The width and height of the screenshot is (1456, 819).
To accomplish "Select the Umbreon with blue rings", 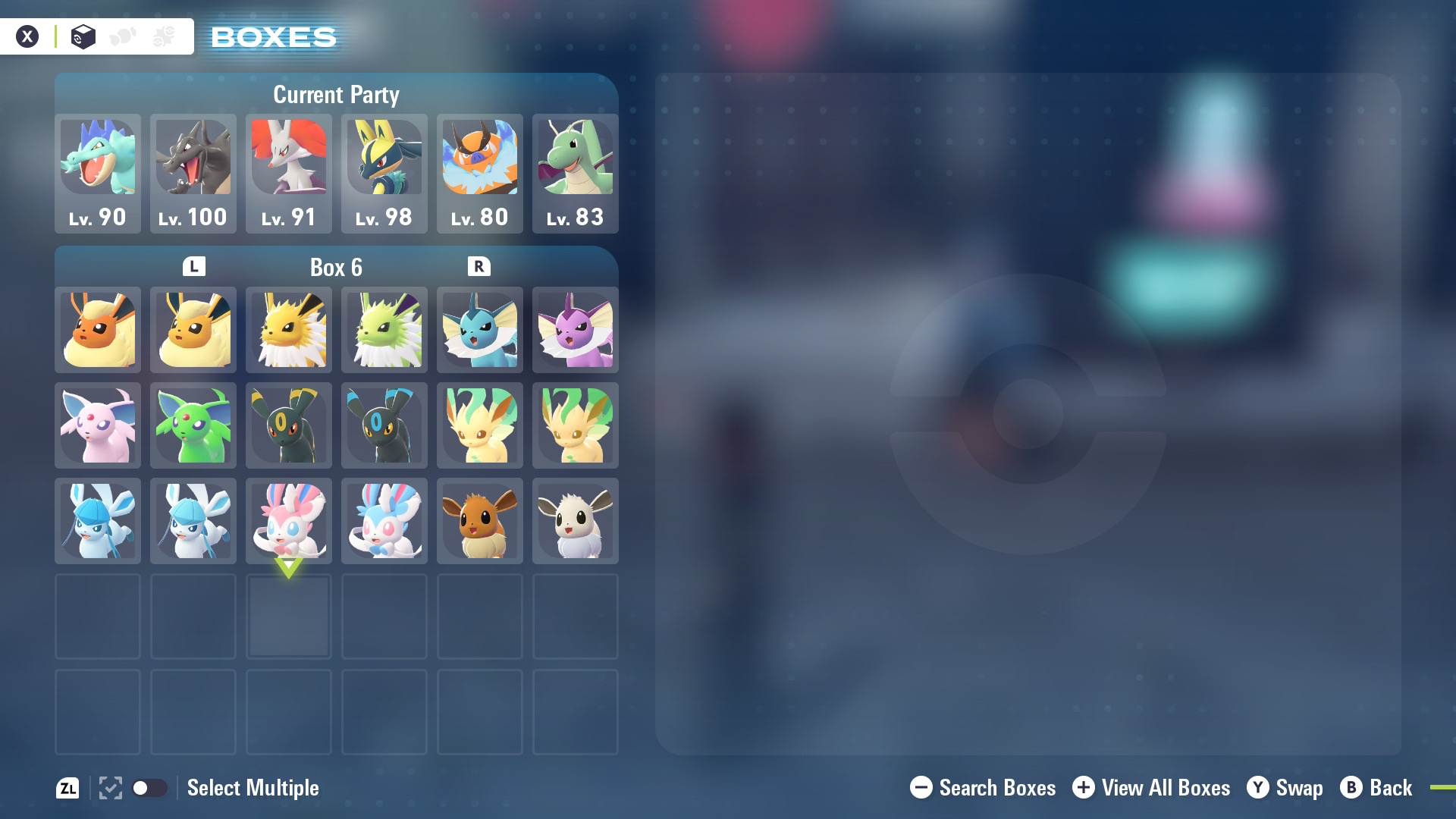I will click(x=384, y=425).
